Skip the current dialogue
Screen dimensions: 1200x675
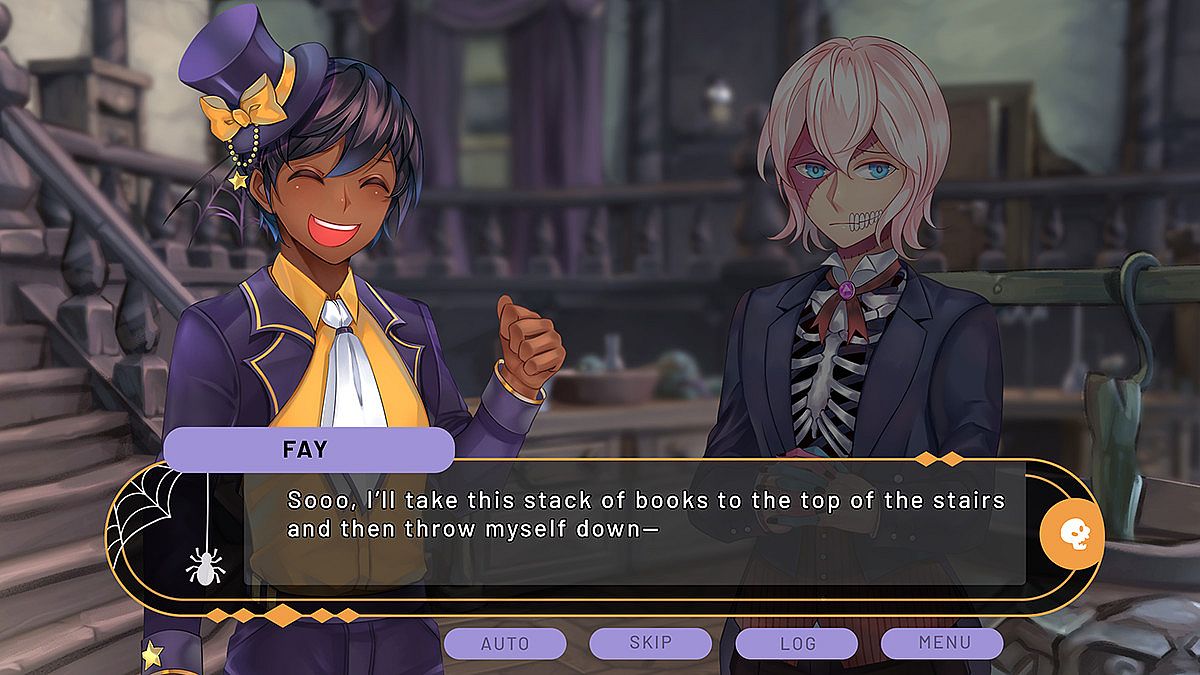click(650, 643)
